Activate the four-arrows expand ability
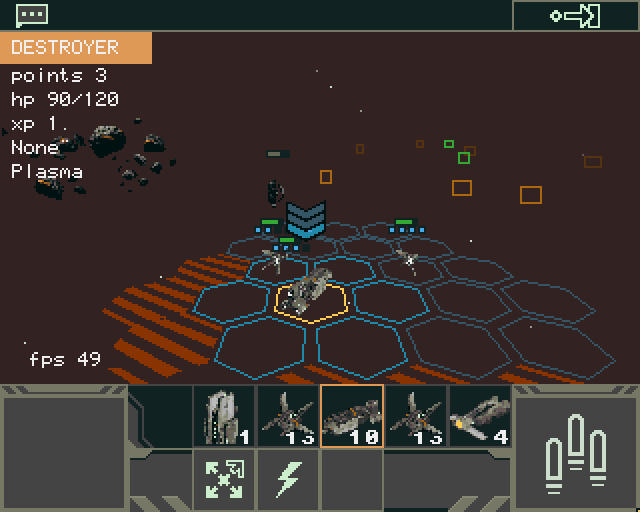Screen dimensions: 640x512 pyautogui.click(x=224, y=479)
